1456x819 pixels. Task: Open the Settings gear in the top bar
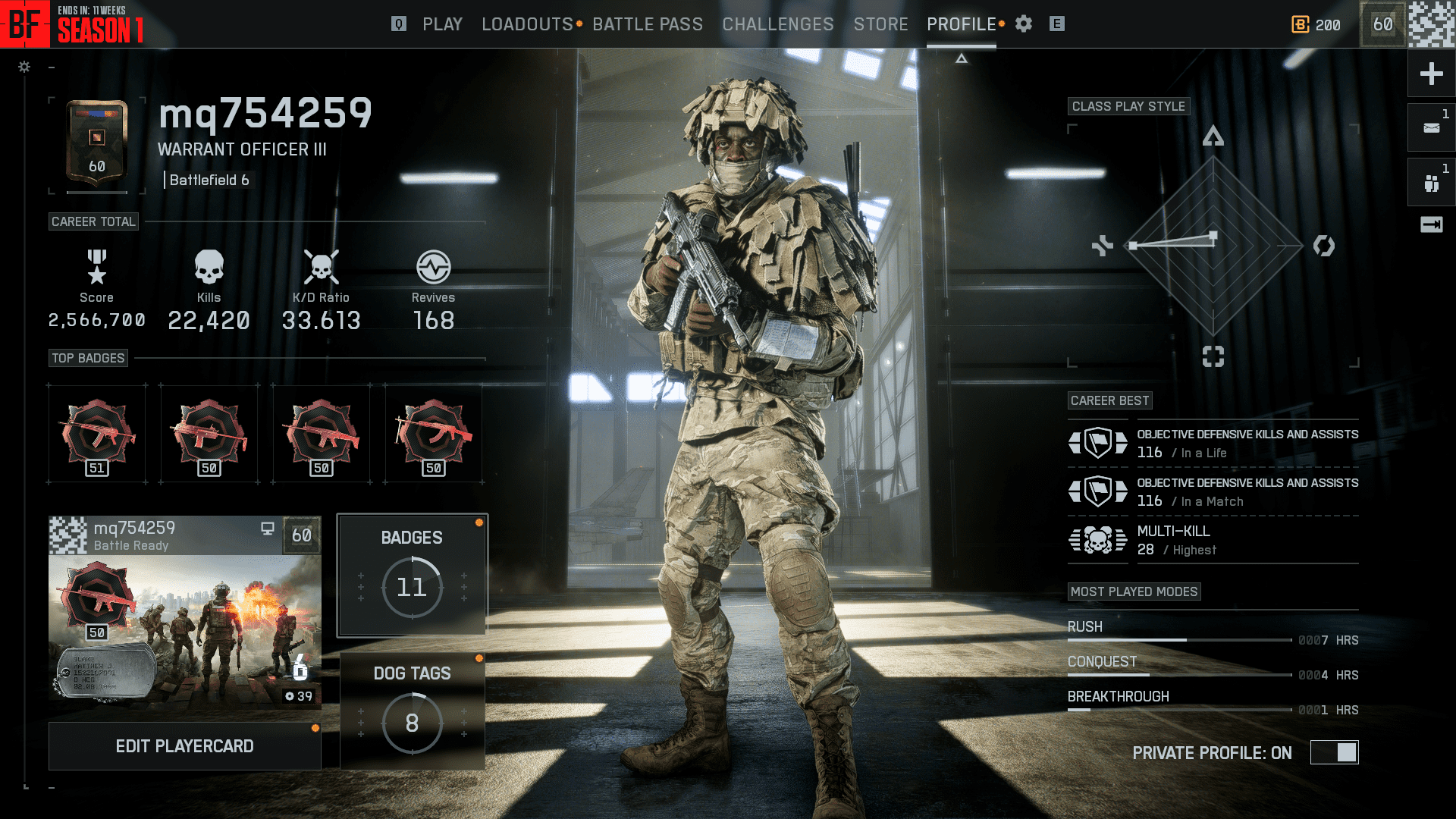(1023, 24)
